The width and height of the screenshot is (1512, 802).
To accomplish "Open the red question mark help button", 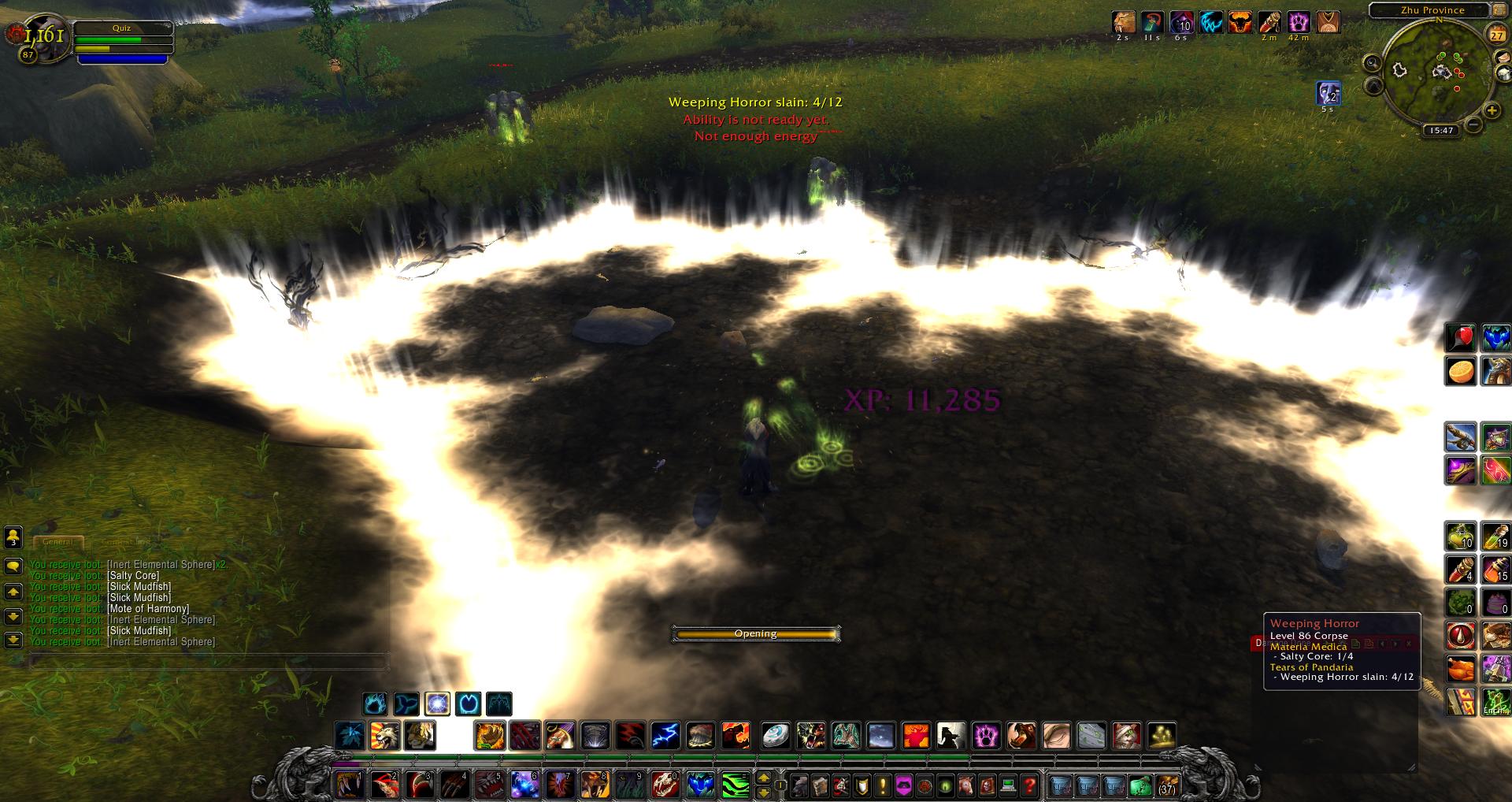I will (x=1028, y=785).
